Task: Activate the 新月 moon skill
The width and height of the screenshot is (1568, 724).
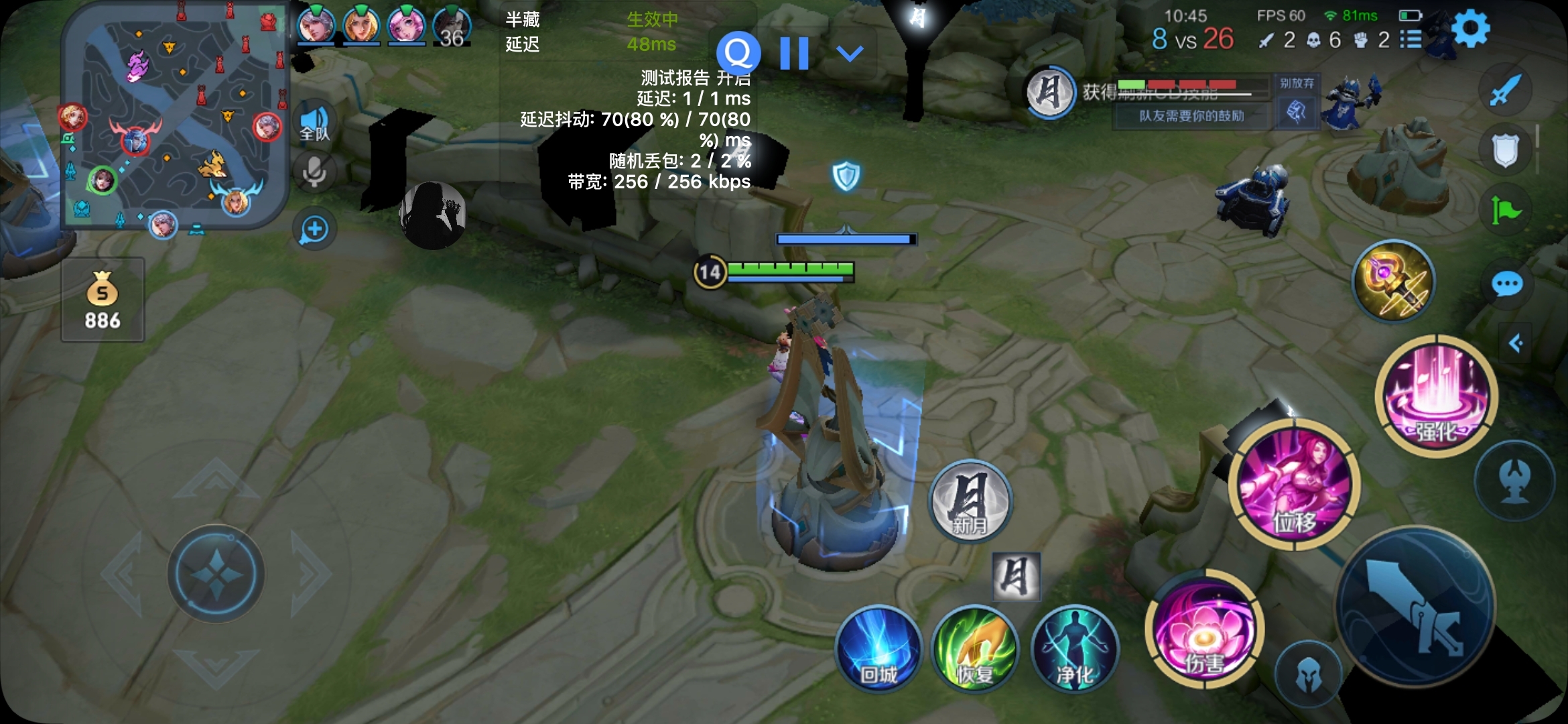Action: pos(970,501)
